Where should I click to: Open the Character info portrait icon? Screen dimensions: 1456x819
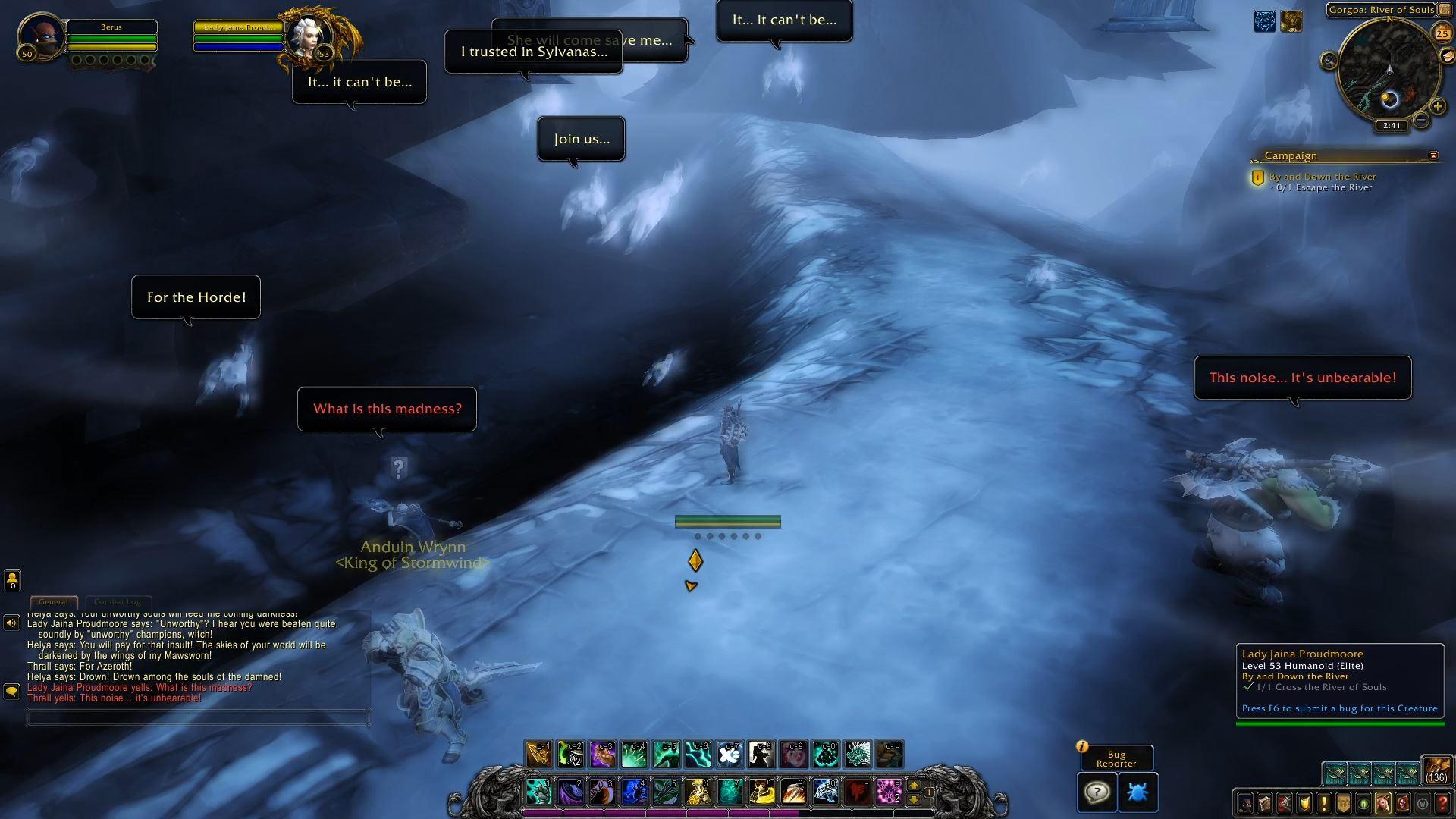tap(1244, 803)
